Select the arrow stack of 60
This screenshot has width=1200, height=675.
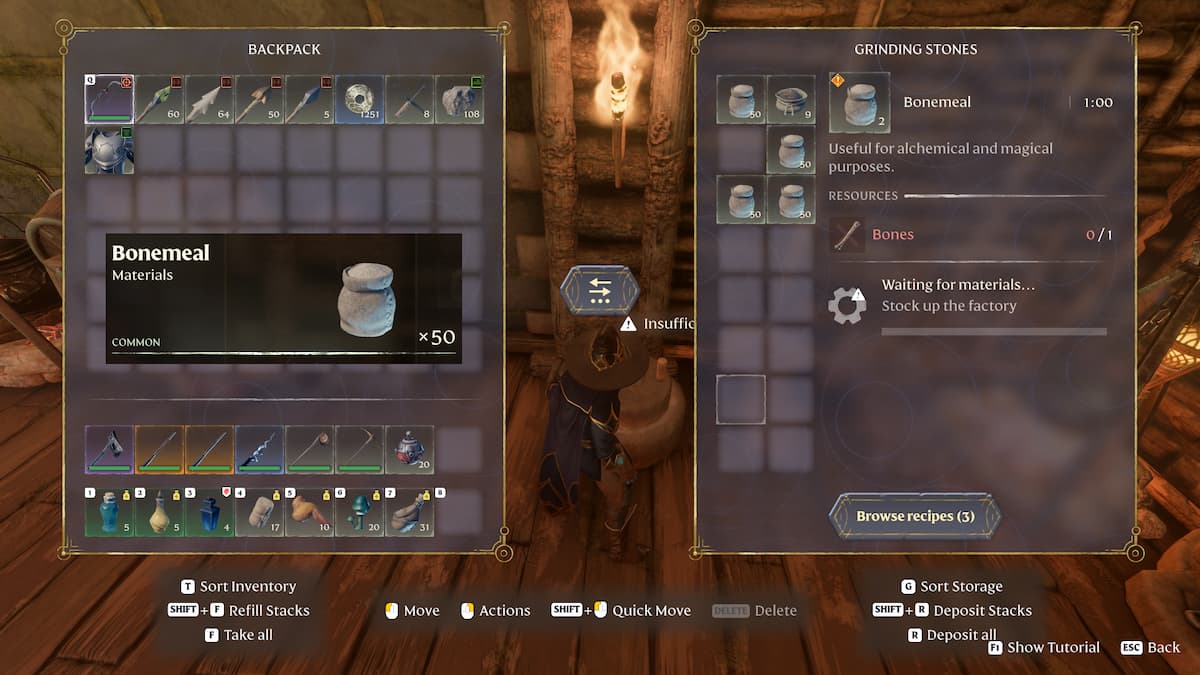(x=159, y=99)
